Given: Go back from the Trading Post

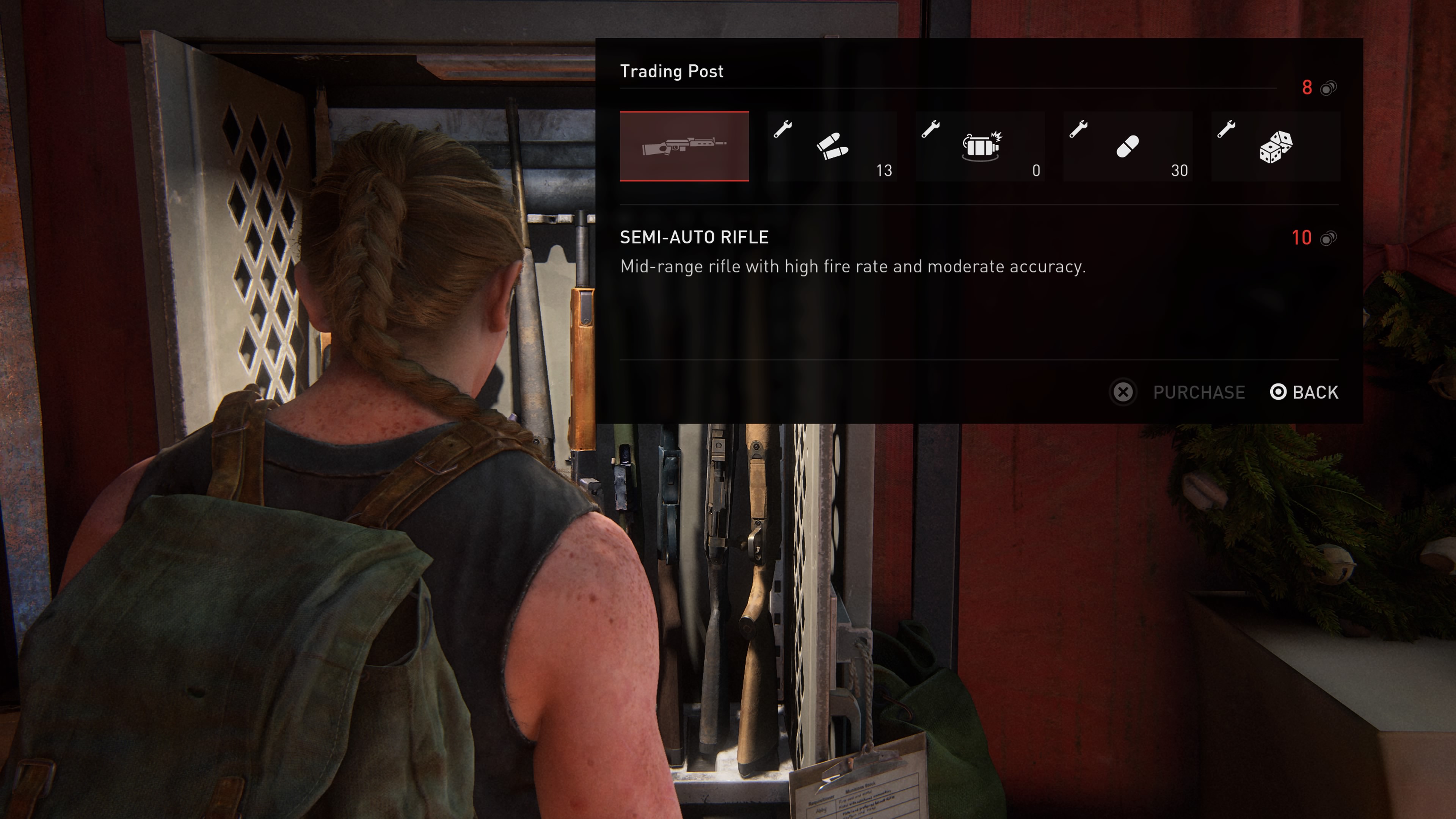Looking at the screenshot, I should [x=1304, y=392].
